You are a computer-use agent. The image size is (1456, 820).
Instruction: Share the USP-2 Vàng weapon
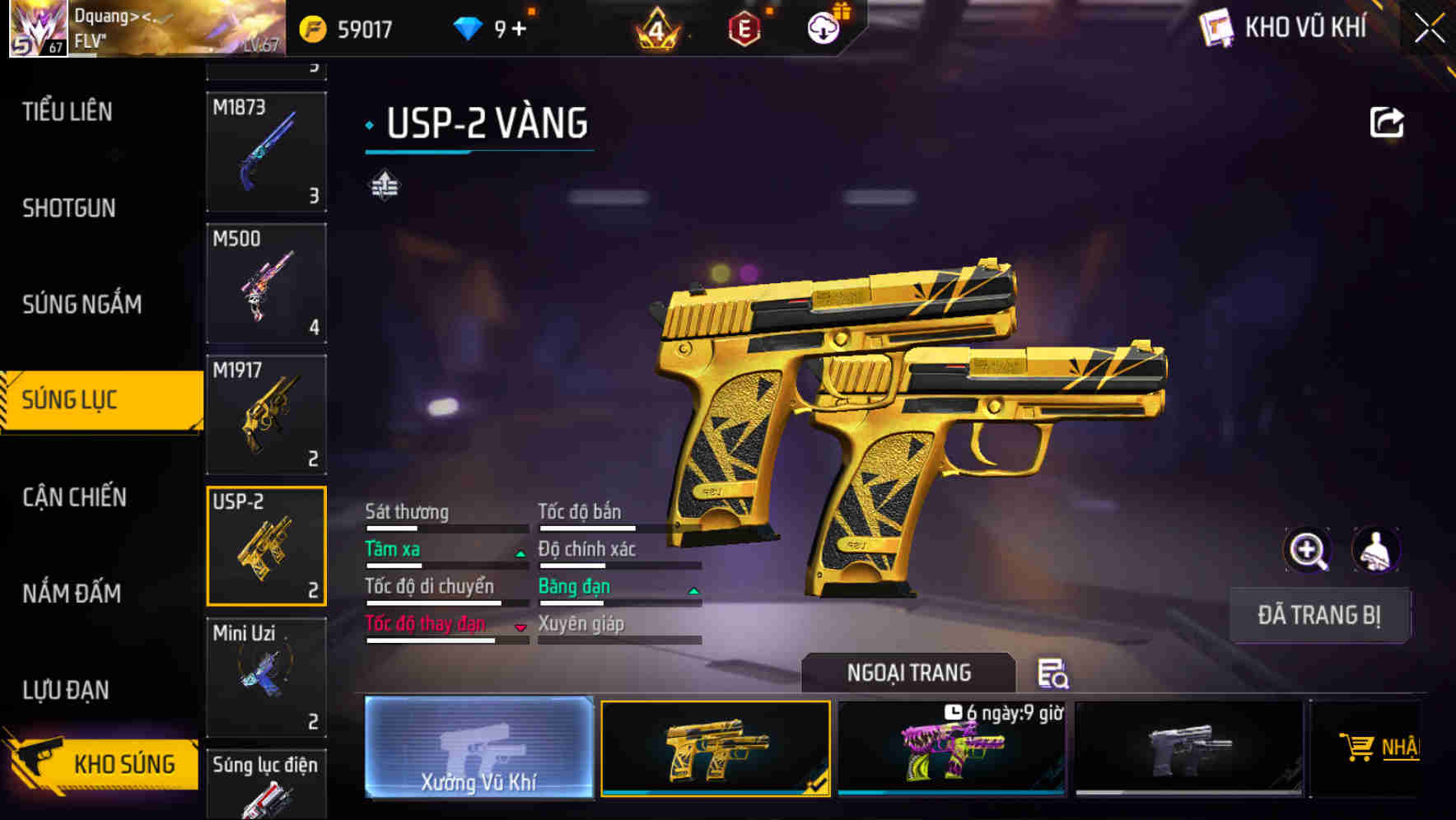point(1388,121)
